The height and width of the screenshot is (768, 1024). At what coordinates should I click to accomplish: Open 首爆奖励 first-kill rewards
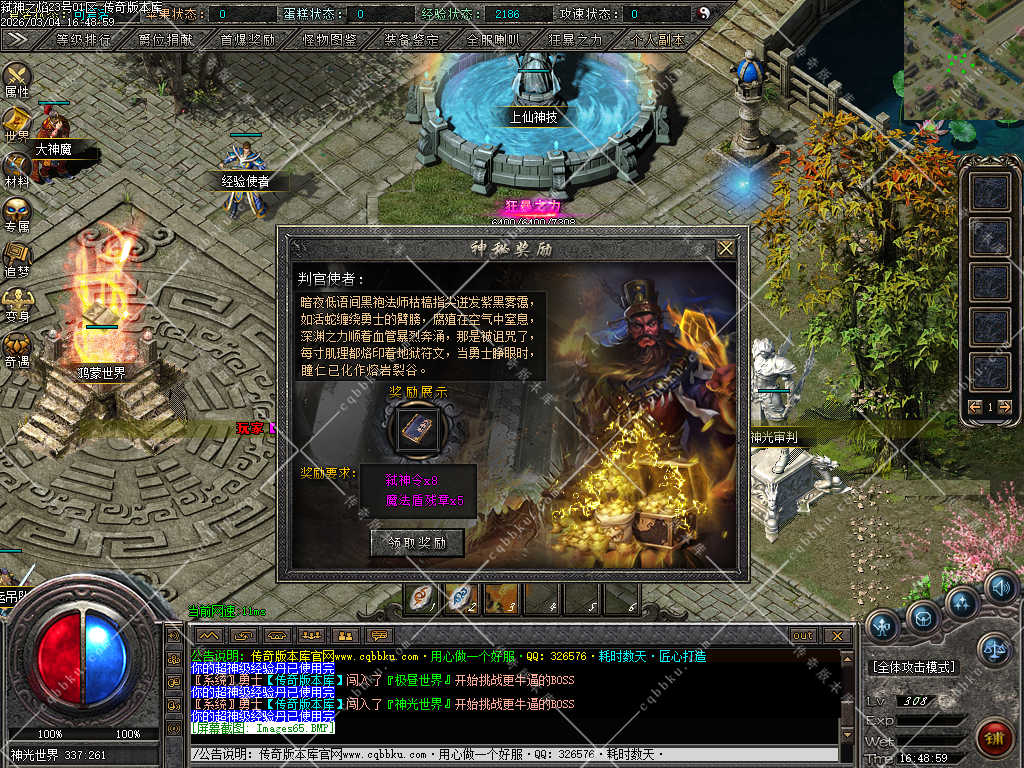point(247,40)
